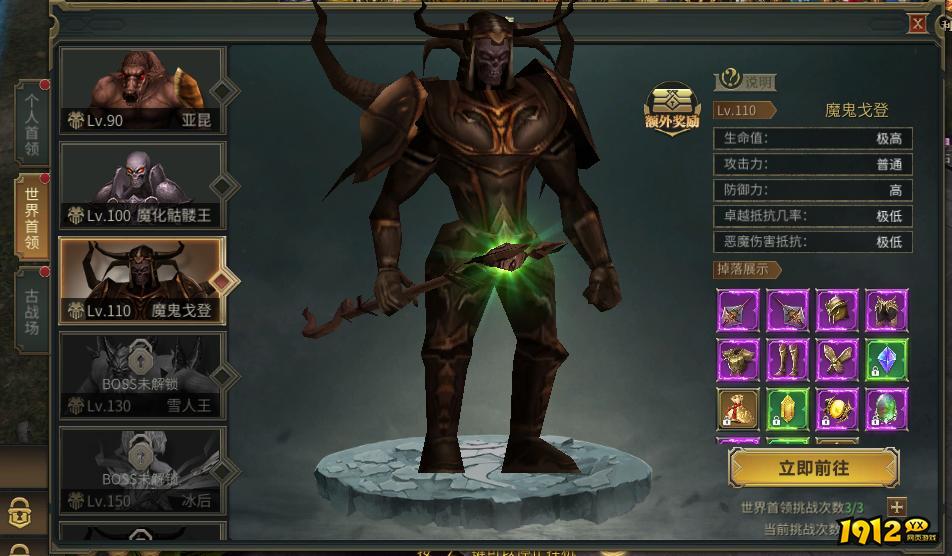Add world boss challenge attempts with plus
This screenshot has height=556, width=952.
[x=896, y=508]
